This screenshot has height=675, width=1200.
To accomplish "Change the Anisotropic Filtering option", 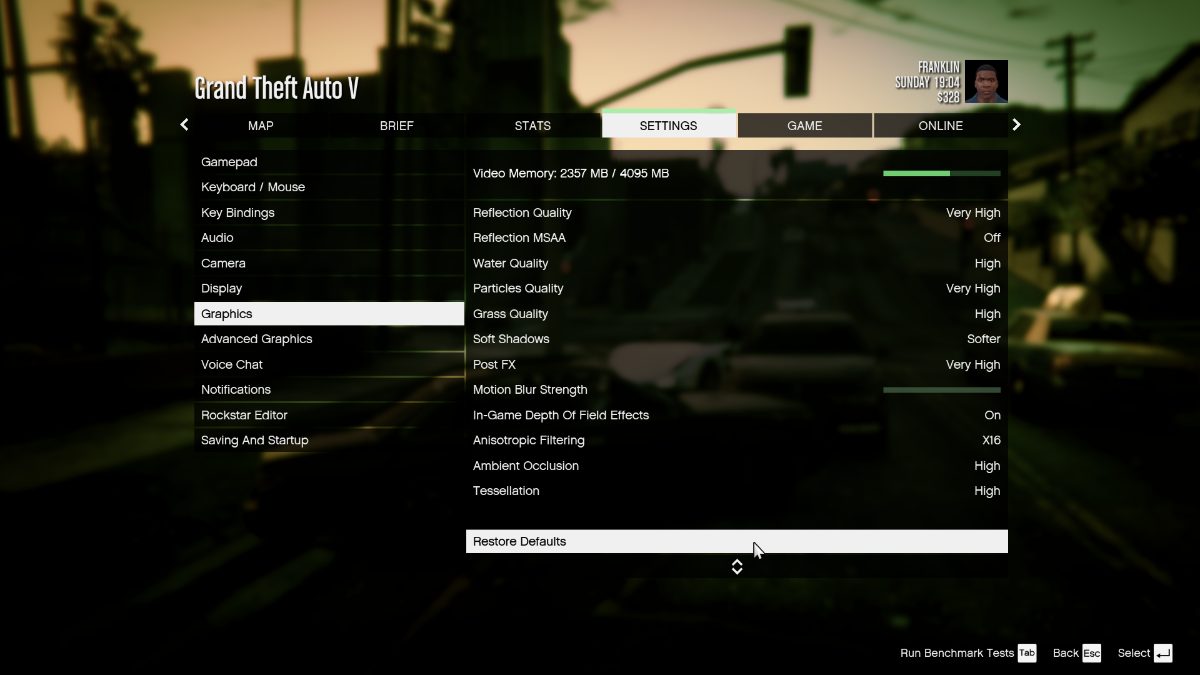I will click(736, 440).
